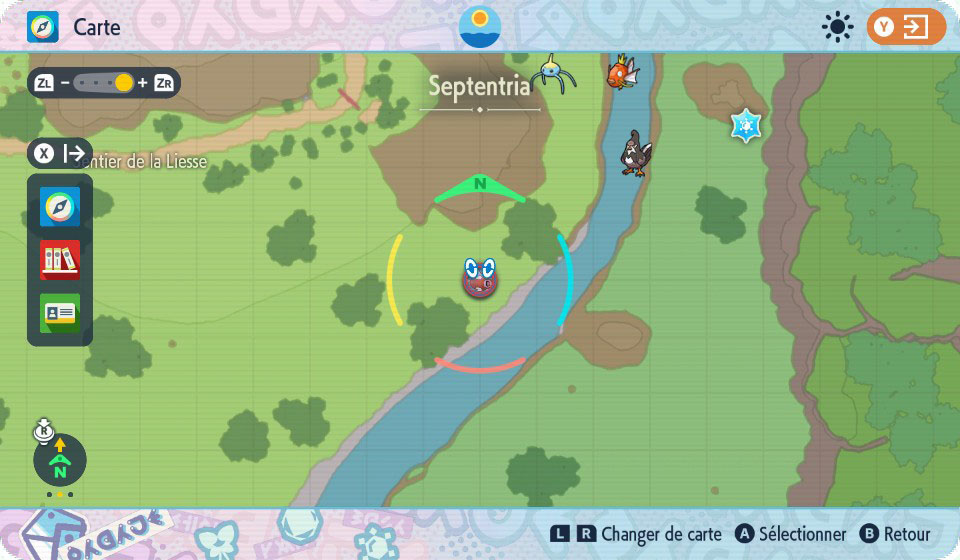This screenshot has height=560, width=960.
Task: Set the map zoom slider's yellow knob
Action: coord(123,83)
